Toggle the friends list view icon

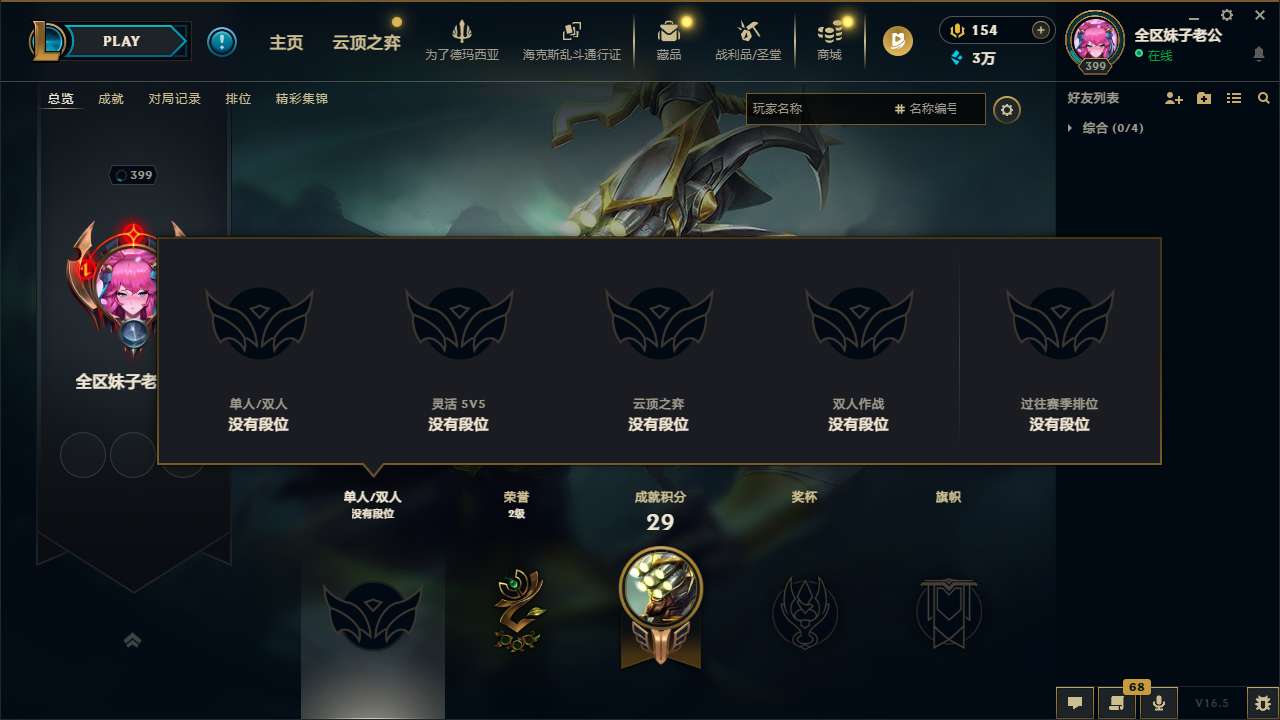click(1234, 98)
